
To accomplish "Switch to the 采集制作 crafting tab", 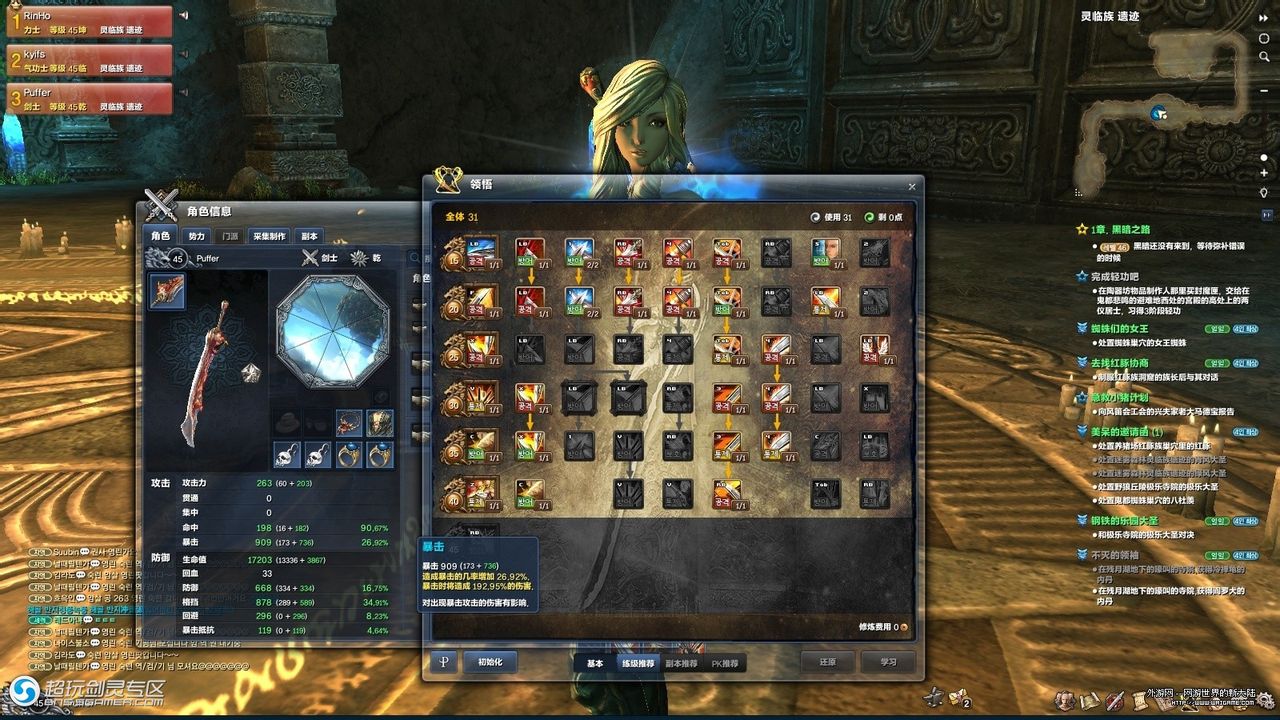I will tap(269, 236).
